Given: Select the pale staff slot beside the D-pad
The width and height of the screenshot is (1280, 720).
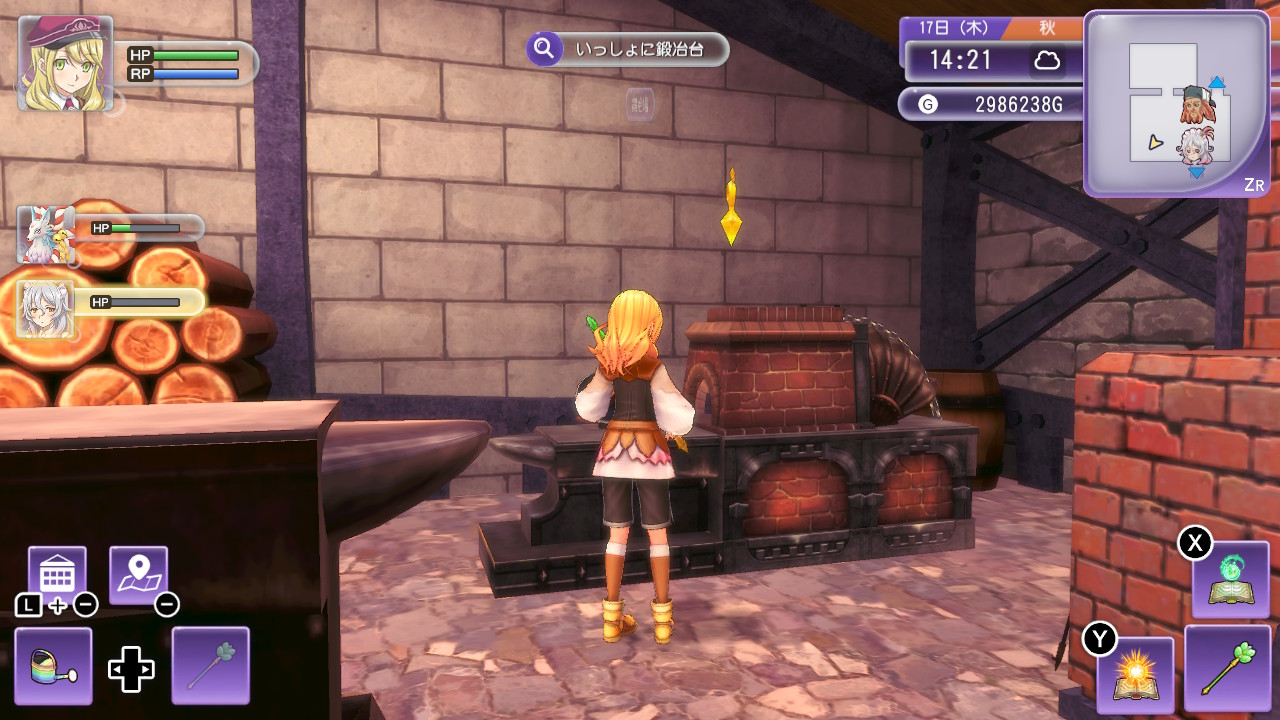Looking at the screenshot, I should click(x=210, y=665).
